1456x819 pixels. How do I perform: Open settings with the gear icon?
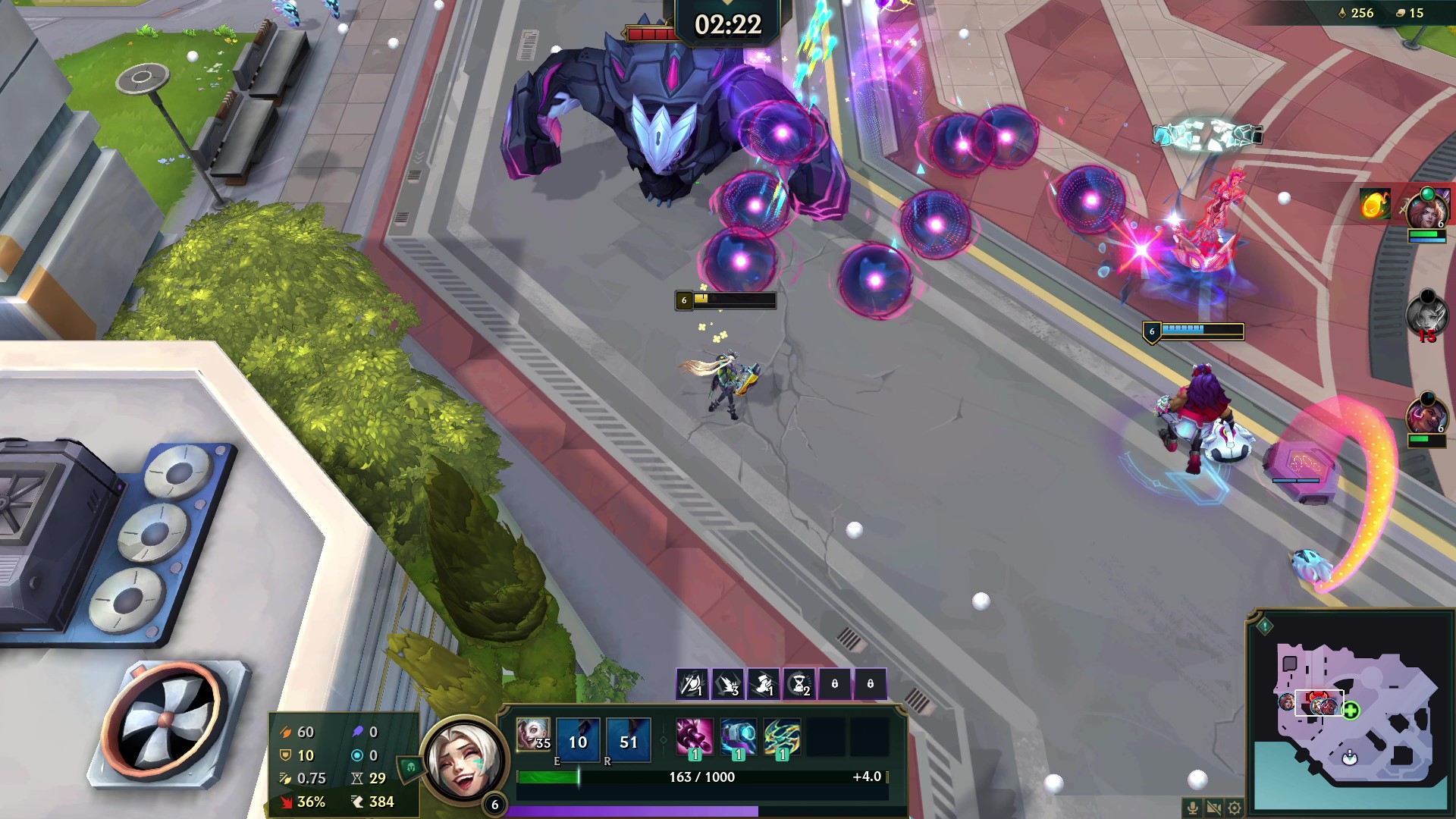1235,808
